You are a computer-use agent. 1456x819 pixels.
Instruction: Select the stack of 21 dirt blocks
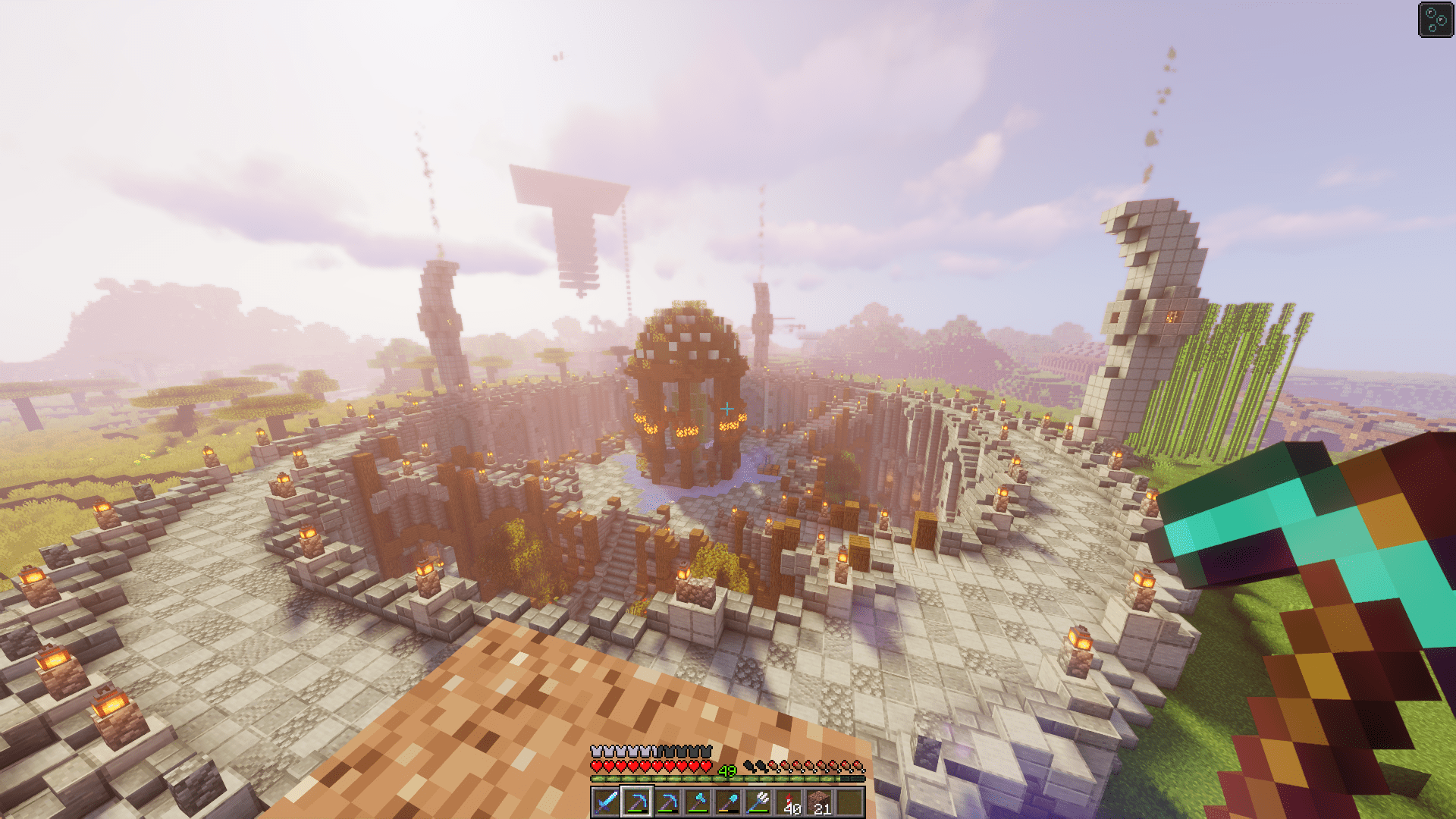821,802
